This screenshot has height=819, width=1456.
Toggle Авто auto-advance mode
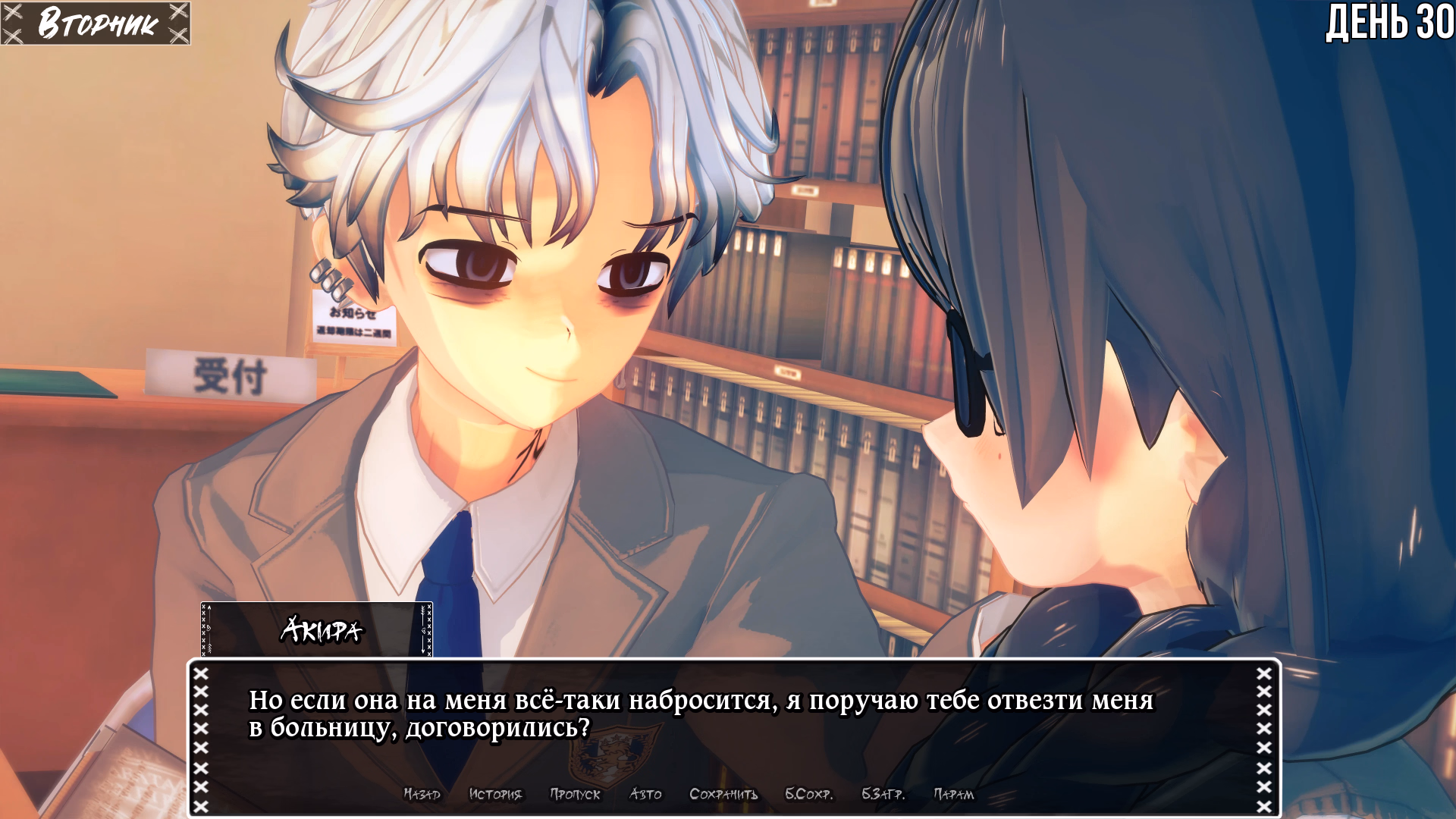point(645,794)
